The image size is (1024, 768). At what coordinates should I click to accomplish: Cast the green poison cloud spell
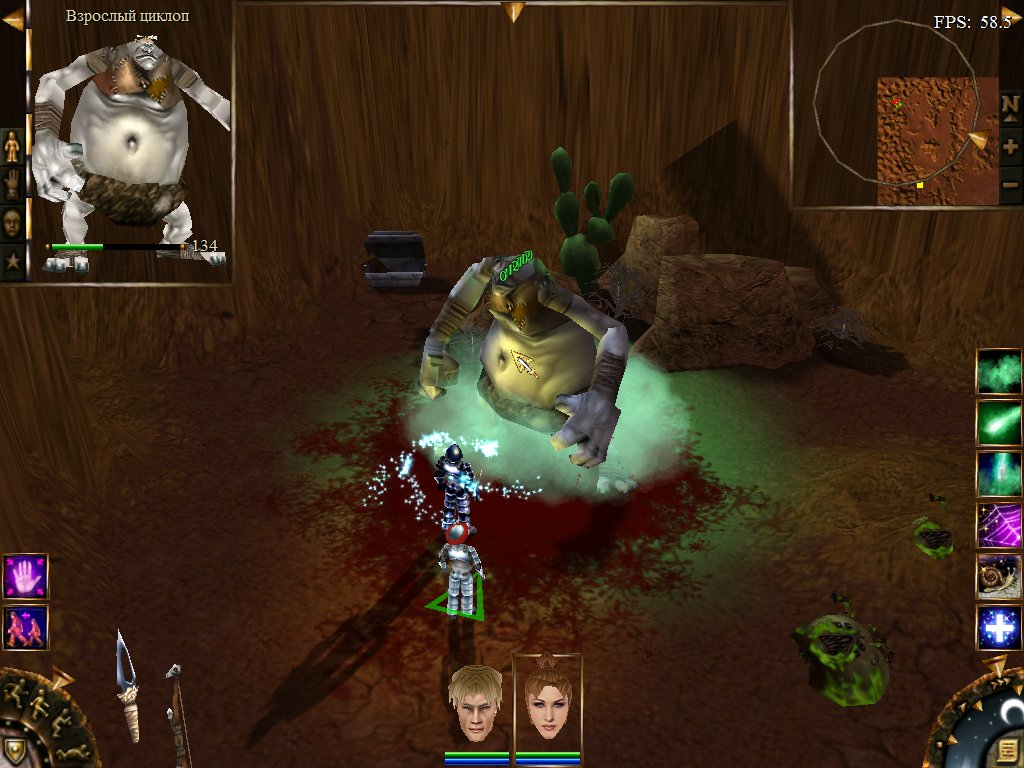999,372
